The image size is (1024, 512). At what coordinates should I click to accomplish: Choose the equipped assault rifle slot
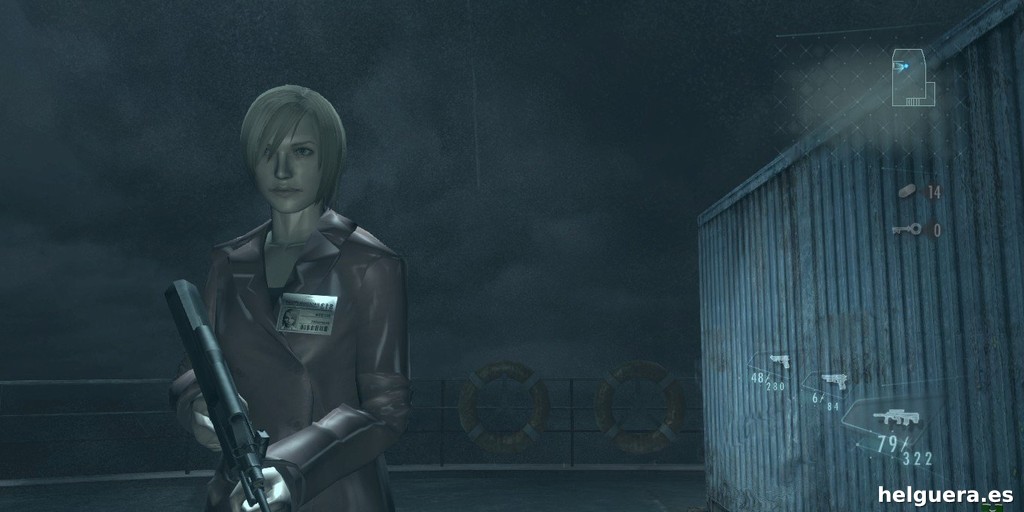tap(888, 418)
